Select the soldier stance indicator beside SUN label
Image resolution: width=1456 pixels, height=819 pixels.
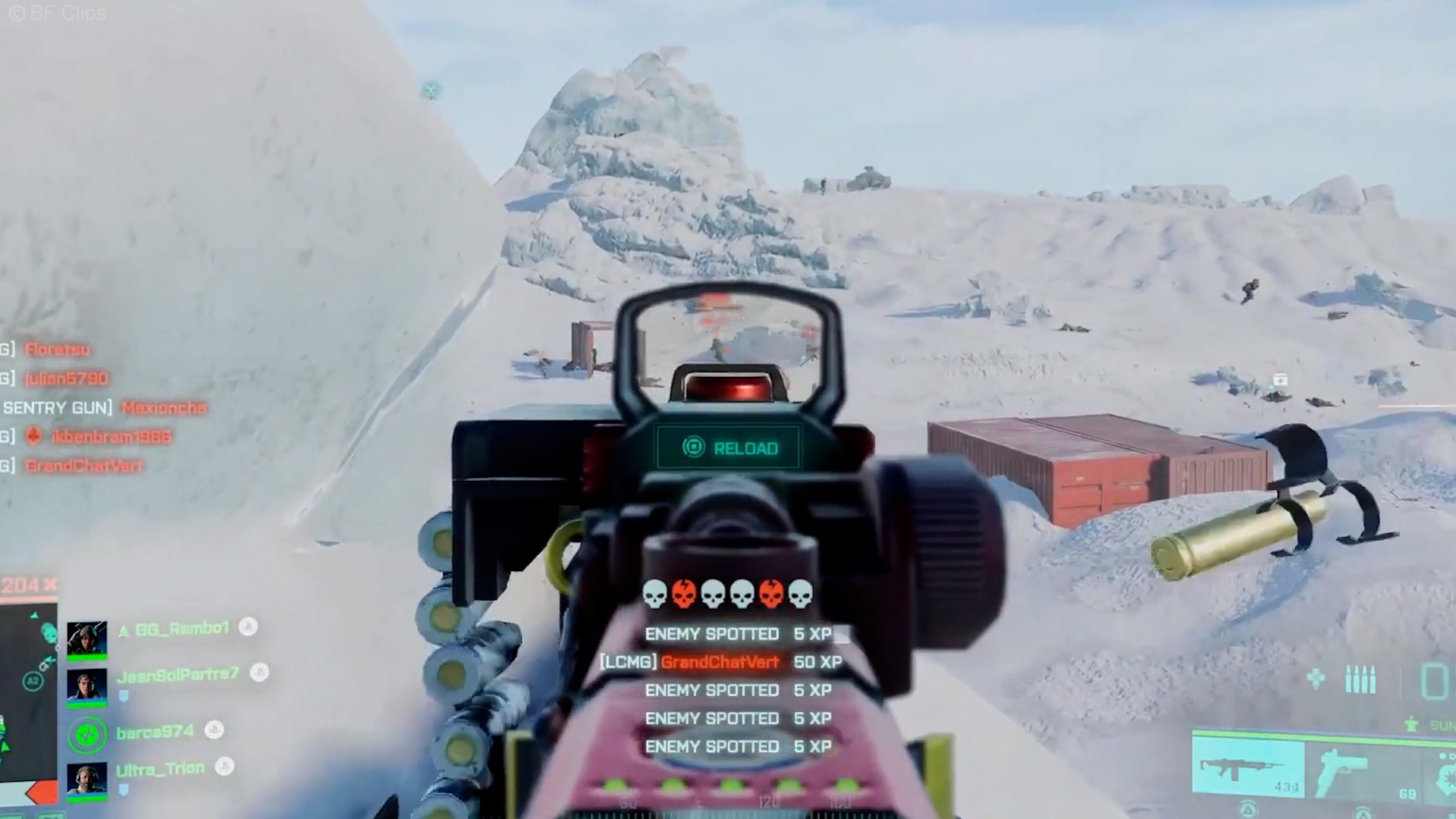pos(1412,723)
